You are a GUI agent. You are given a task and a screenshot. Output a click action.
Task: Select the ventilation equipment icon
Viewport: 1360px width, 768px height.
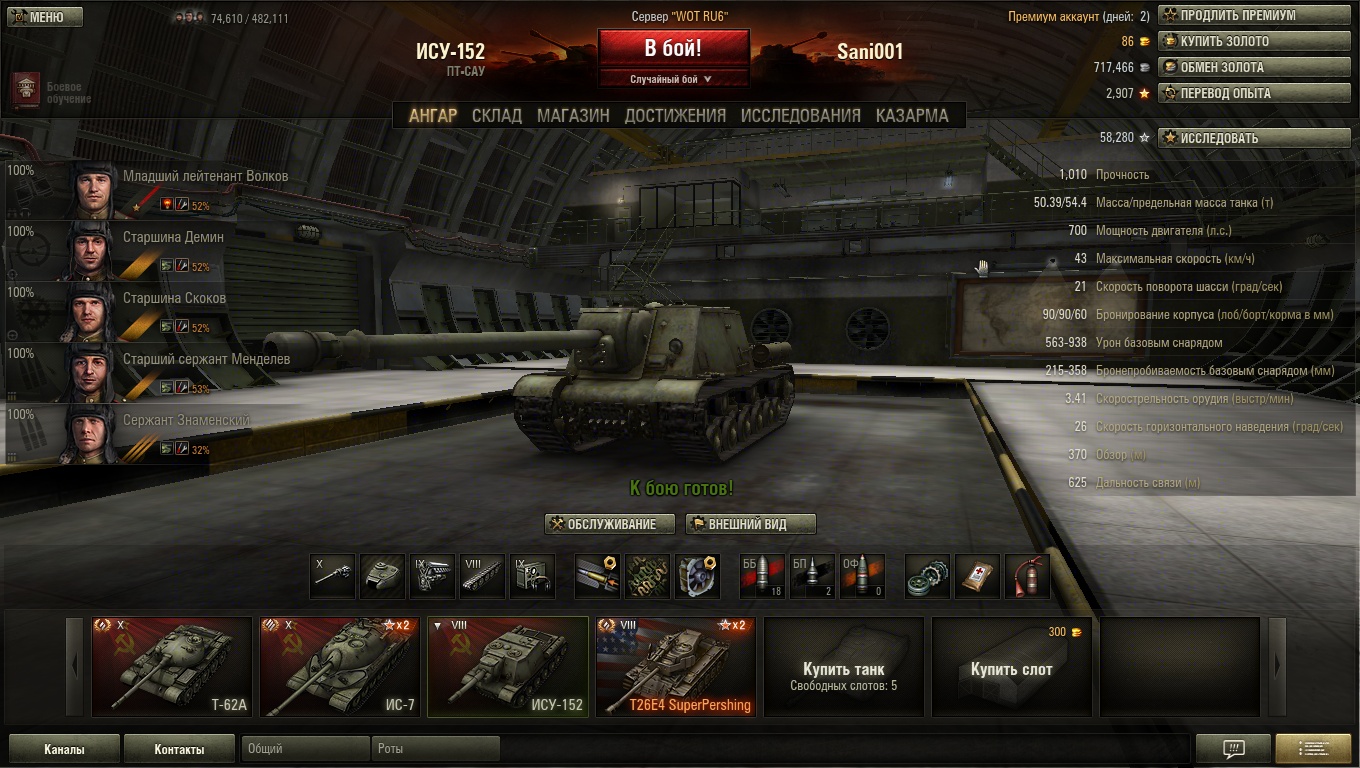[x=697, y=576]
